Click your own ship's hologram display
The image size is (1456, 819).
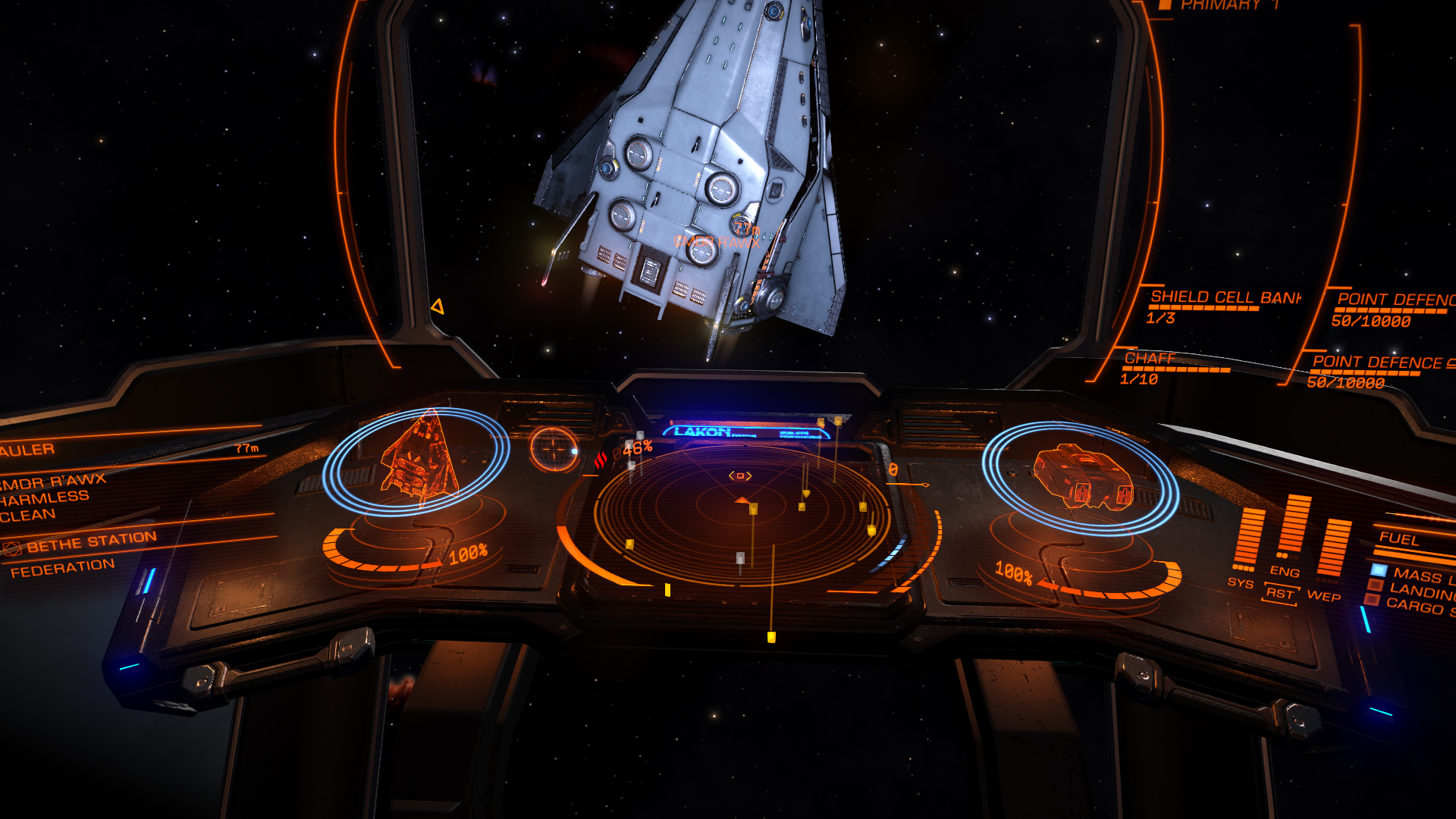tap(1082, 476)
